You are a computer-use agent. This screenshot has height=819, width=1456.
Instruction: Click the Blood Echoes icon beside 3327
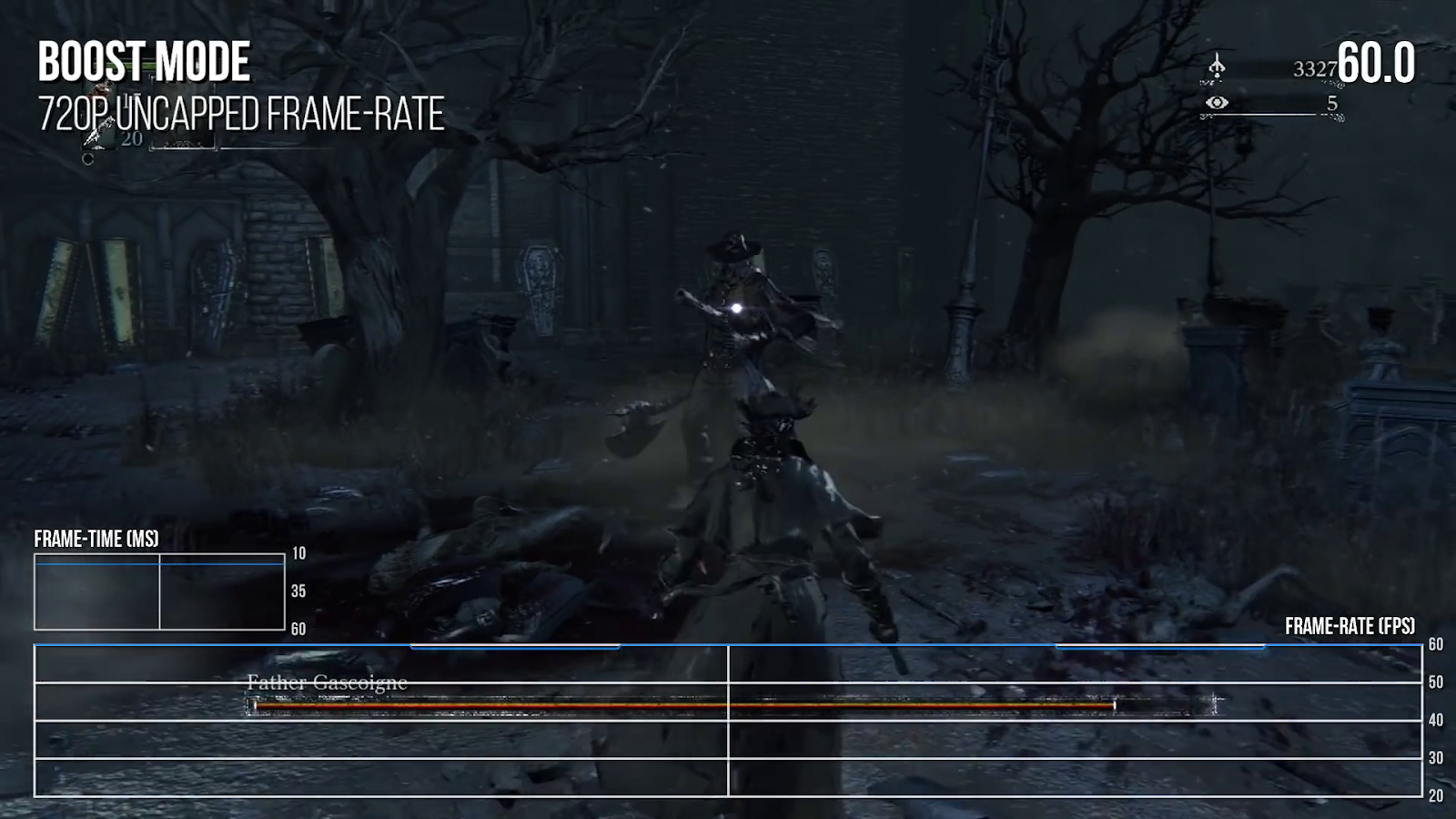pyautogui.click(x=1218, y=67)
